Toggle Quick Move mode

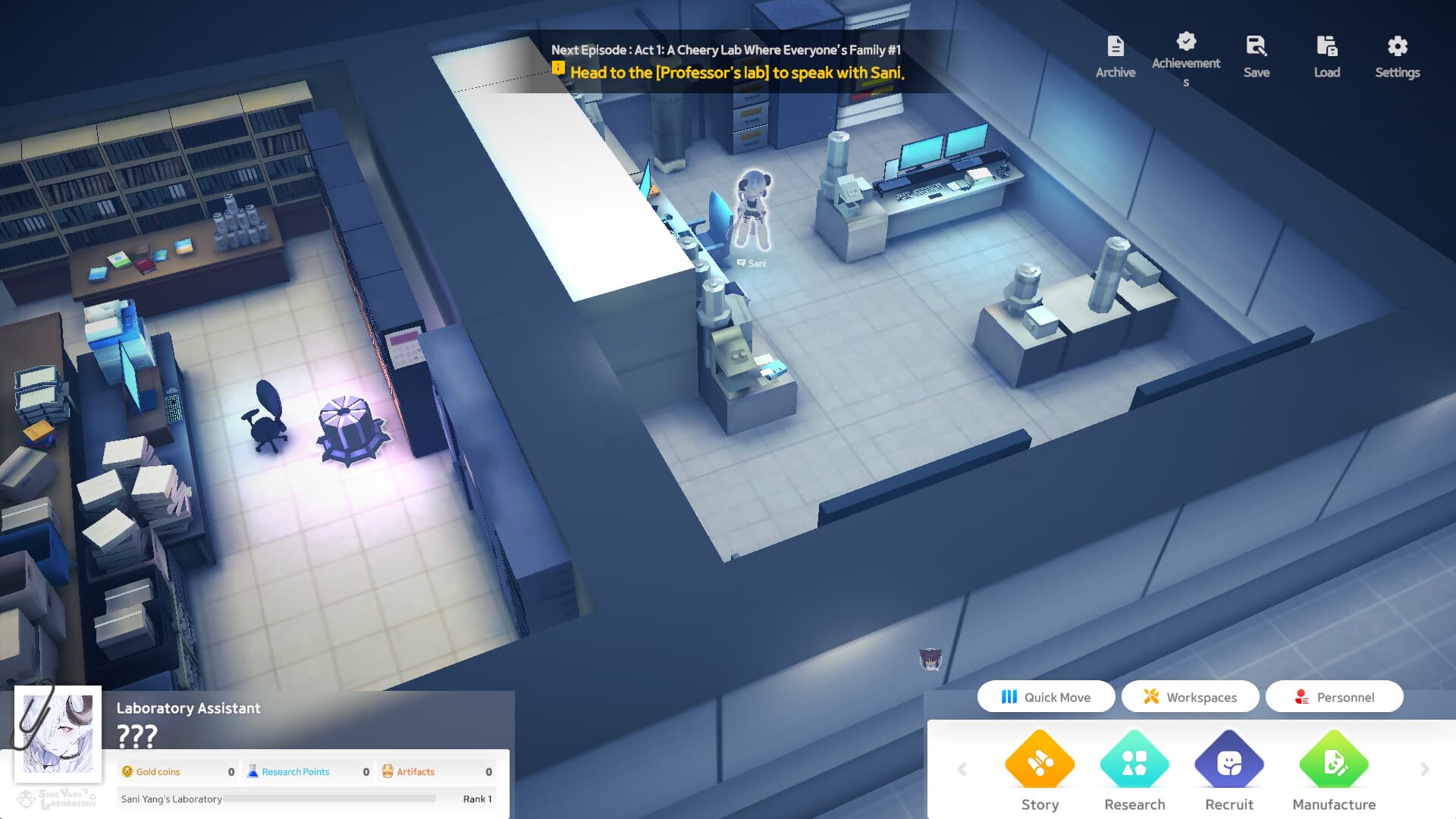[1046, 696]
